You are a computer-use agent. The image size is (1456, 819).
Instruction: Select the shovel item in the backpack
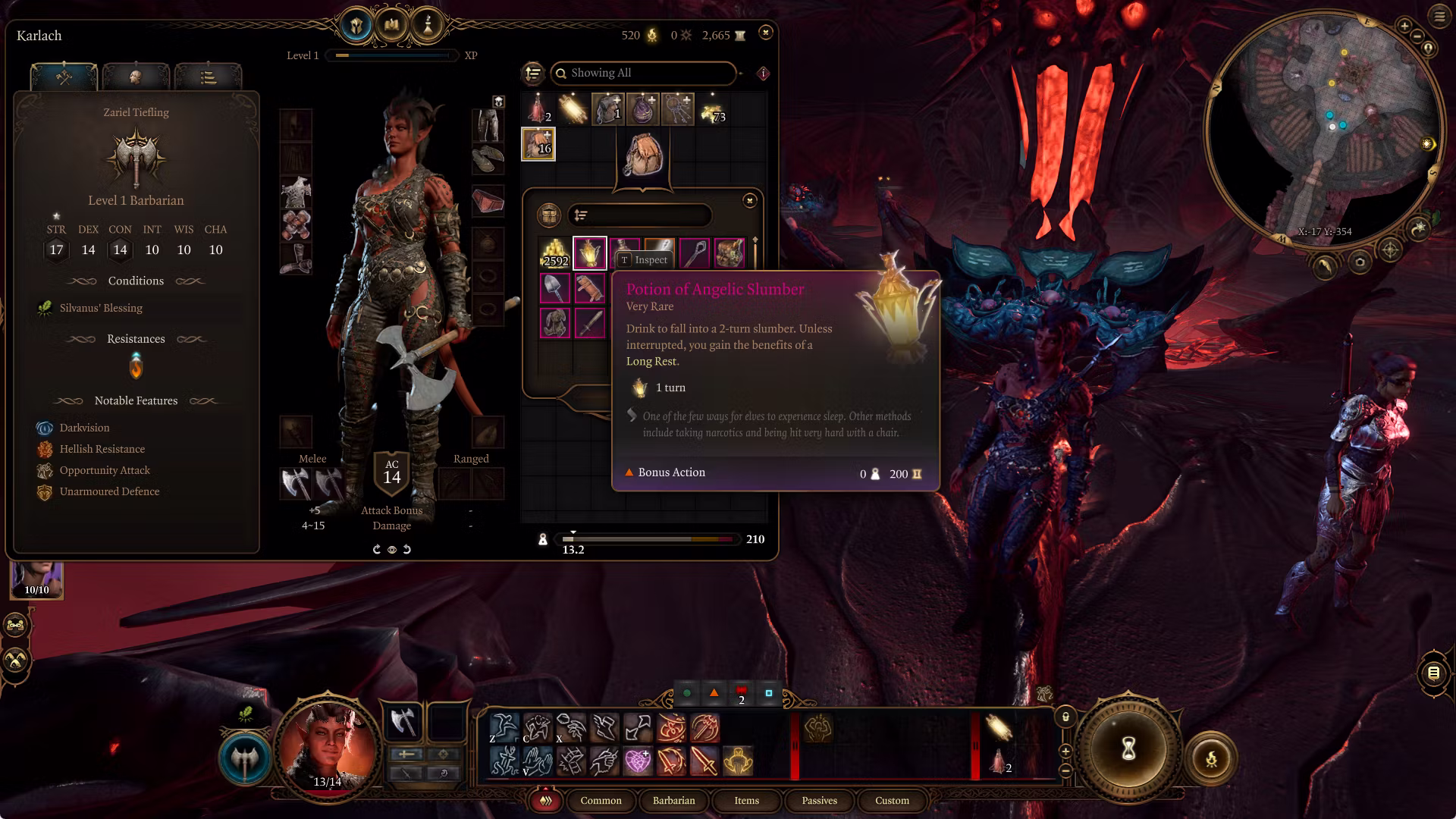(555, 288)
